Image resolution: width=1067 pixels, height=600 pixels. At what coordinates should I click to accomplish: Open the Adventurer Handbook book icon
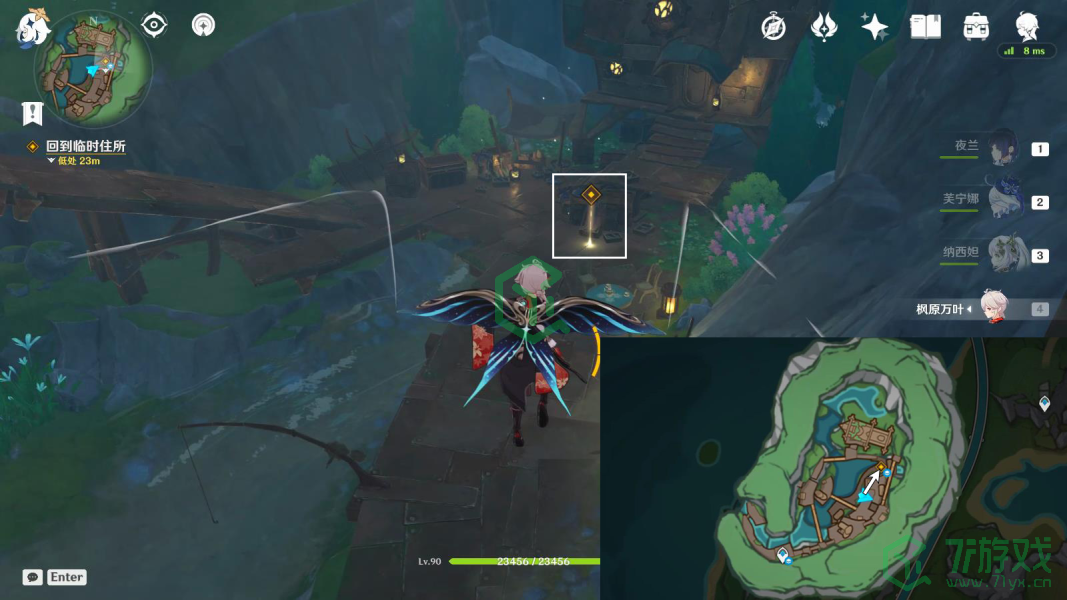(x=925, y=27)
